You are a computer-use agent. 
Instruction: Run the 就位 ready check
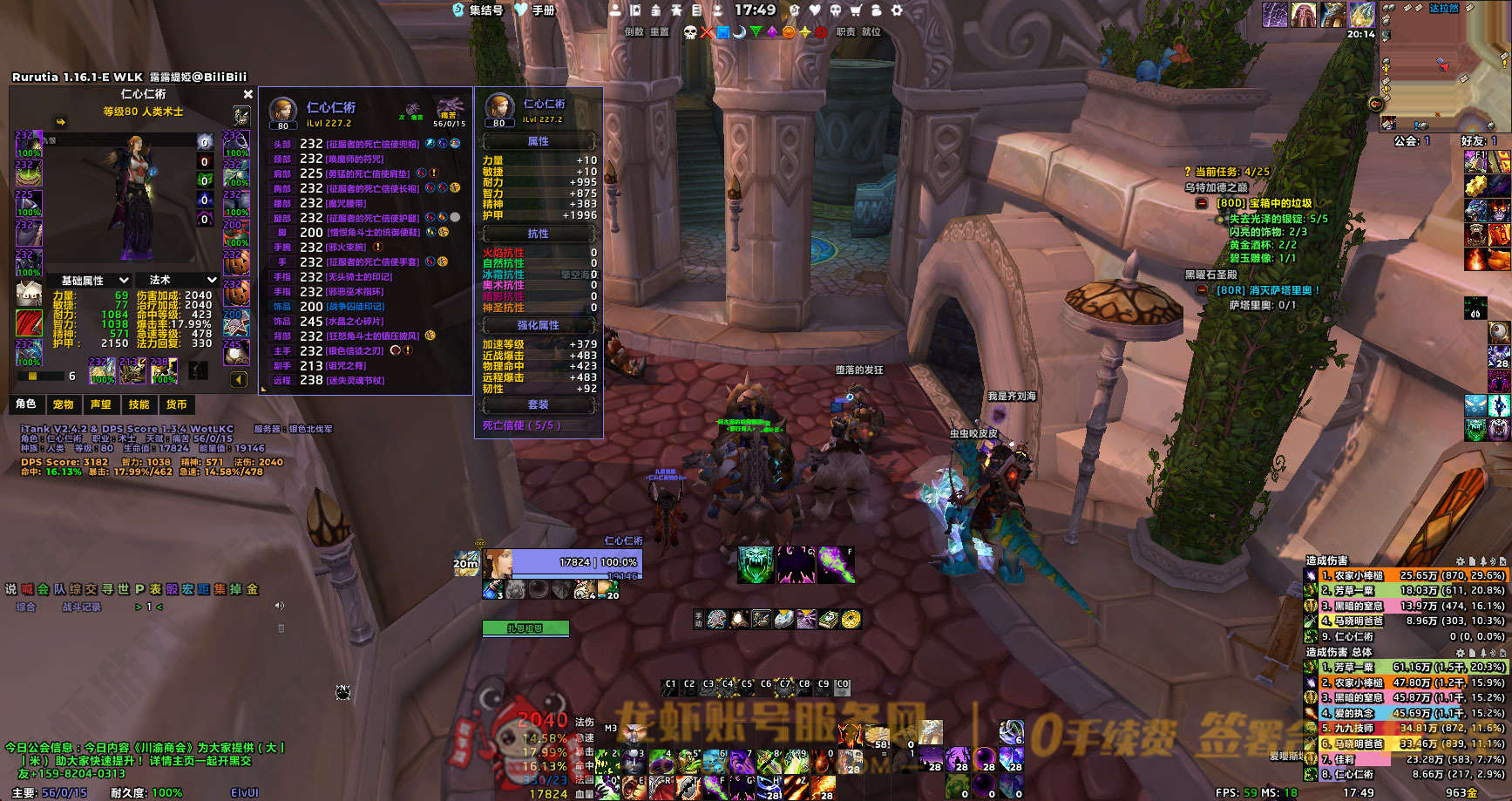(x=871, y=32)
